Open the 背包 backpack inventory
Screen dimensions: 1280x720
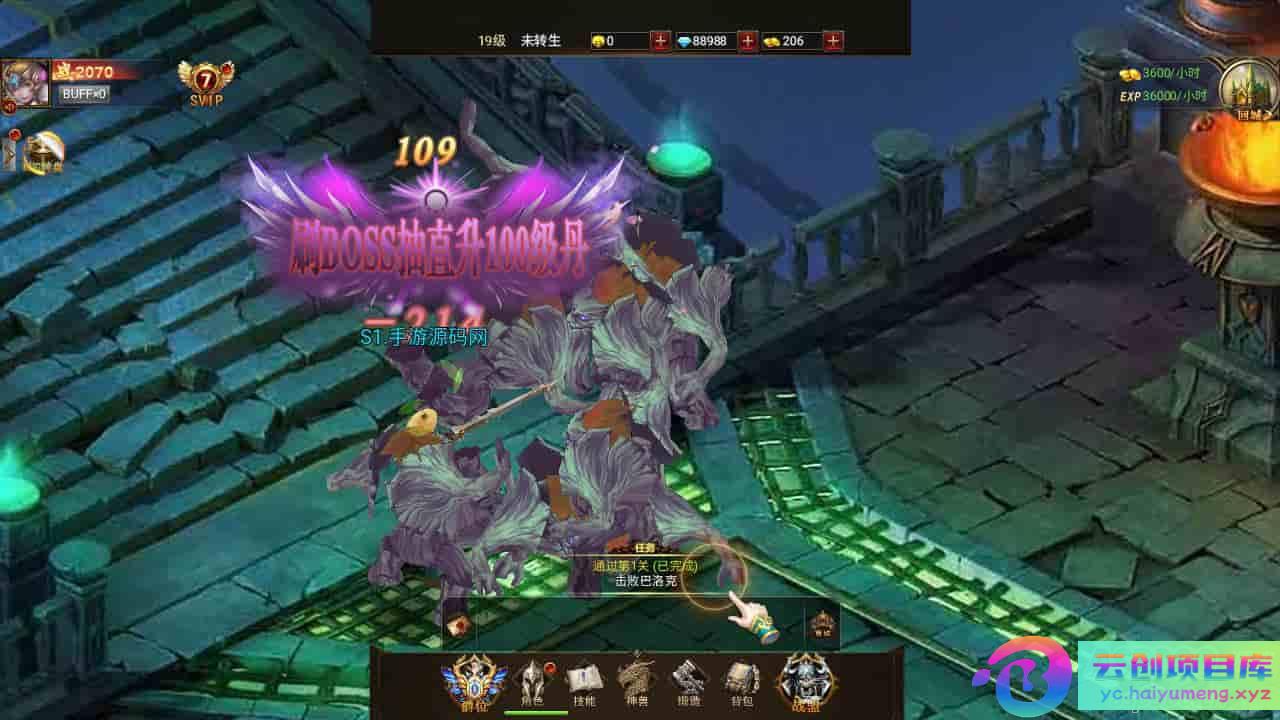(x=741, y=682)
